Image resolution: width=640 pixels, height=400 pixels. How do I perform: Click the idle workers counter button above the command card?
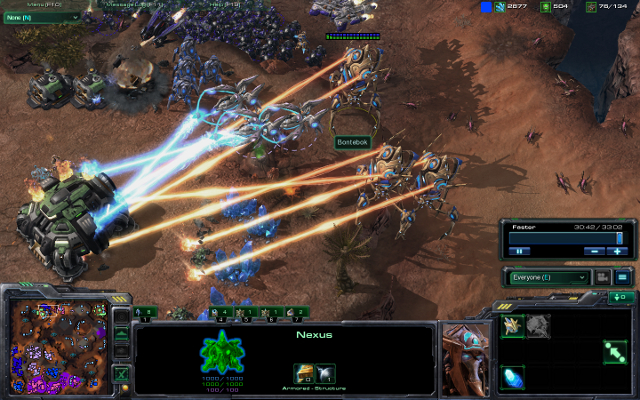[x=621, y=297]
